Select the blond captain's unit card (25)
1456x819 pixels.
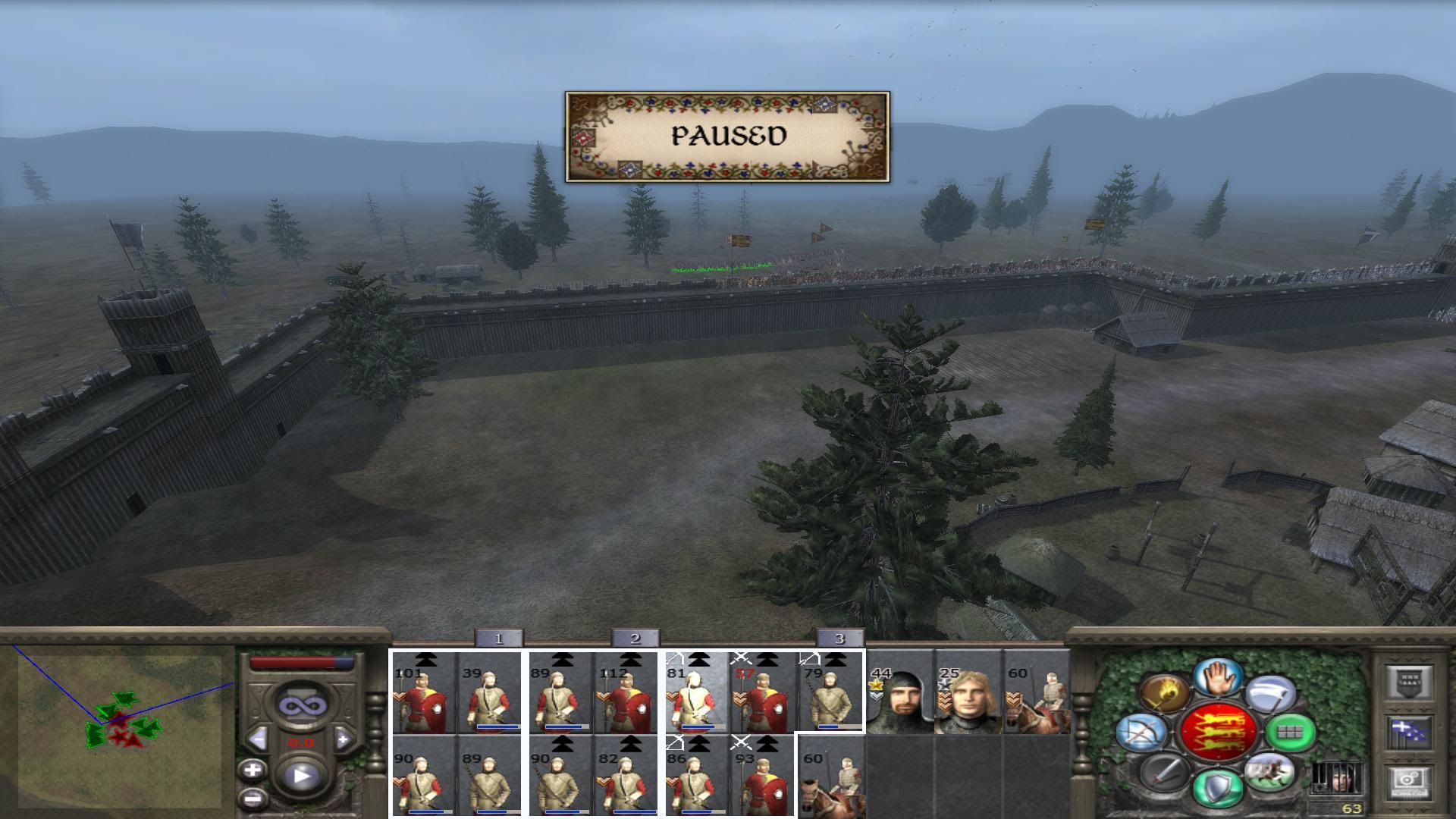click(968, 693)
